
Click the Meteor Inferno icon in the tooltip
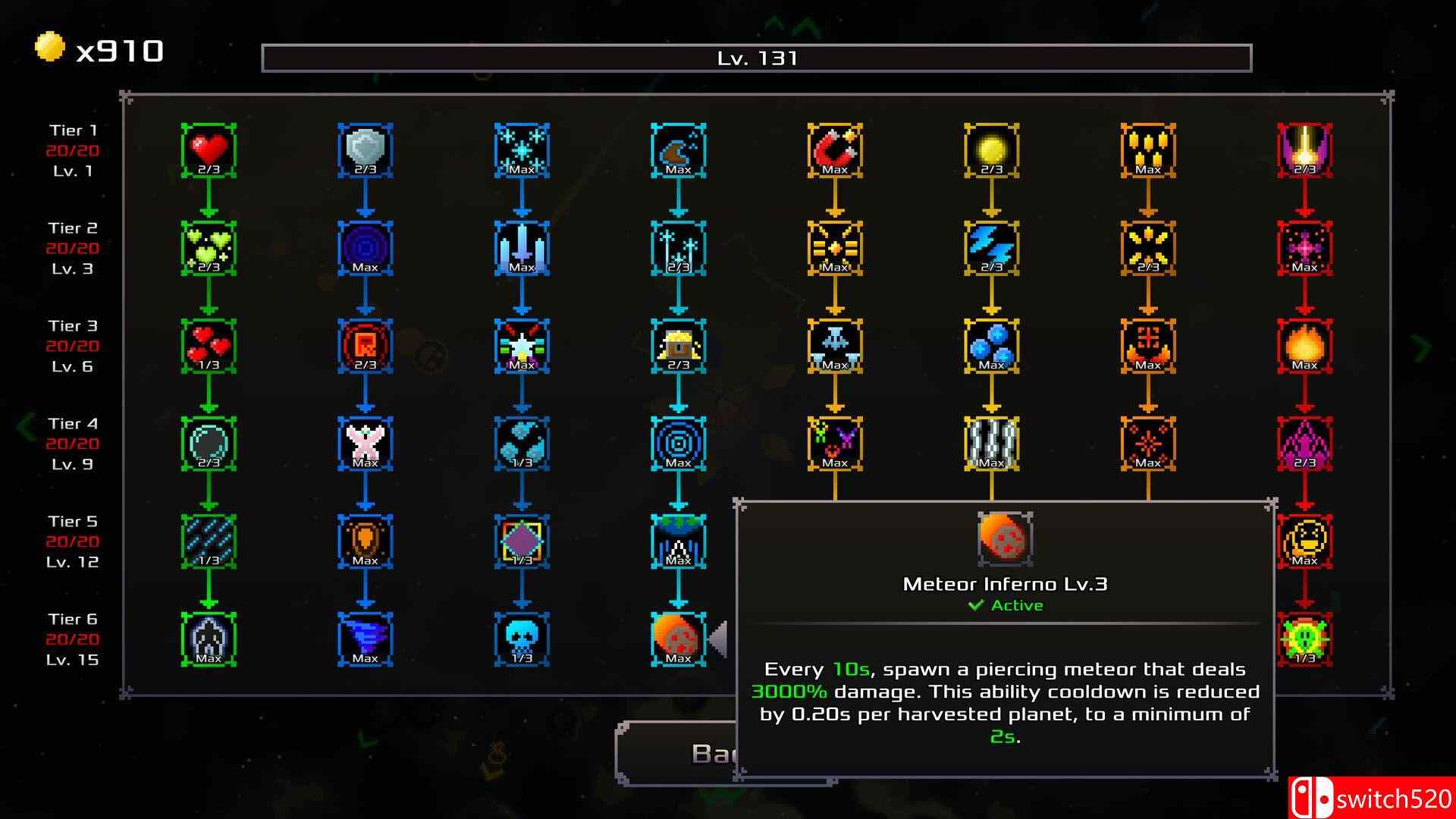(x=1004, y=540)
